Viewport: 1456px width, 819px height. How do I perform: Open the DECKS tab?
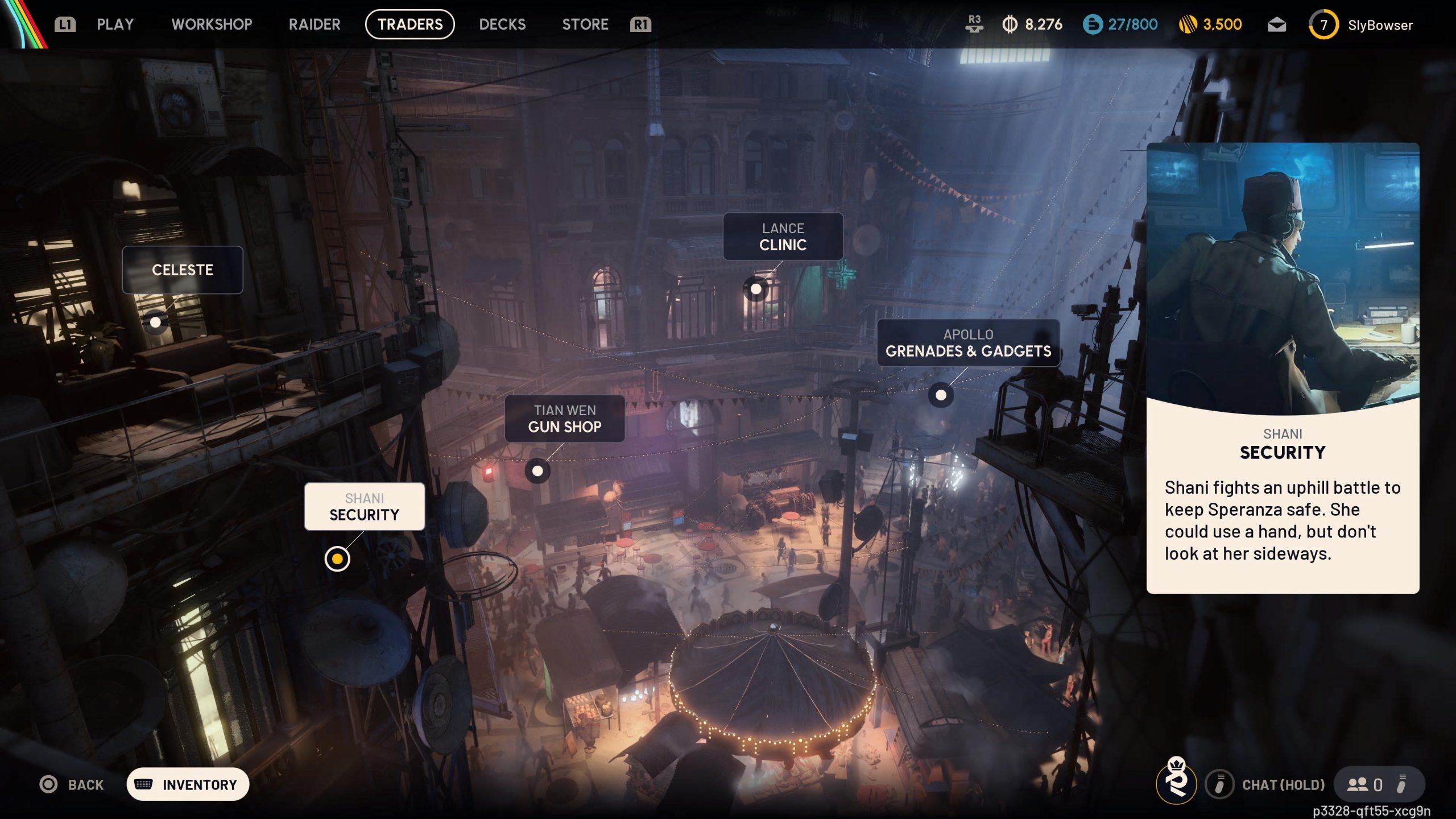click(502, 24)
